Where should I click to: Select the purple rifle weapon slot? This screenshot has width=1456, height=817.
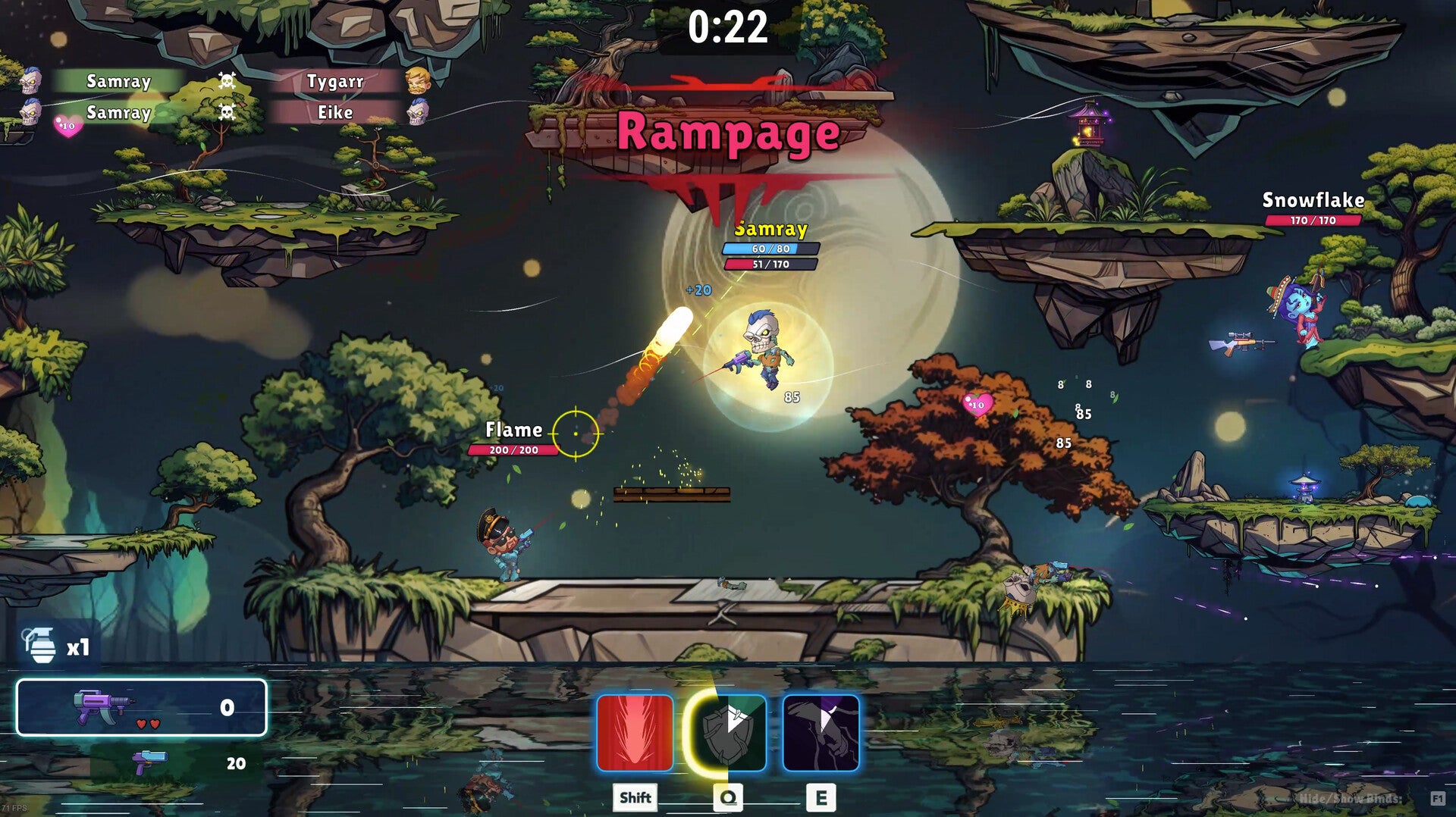(142, 707)
